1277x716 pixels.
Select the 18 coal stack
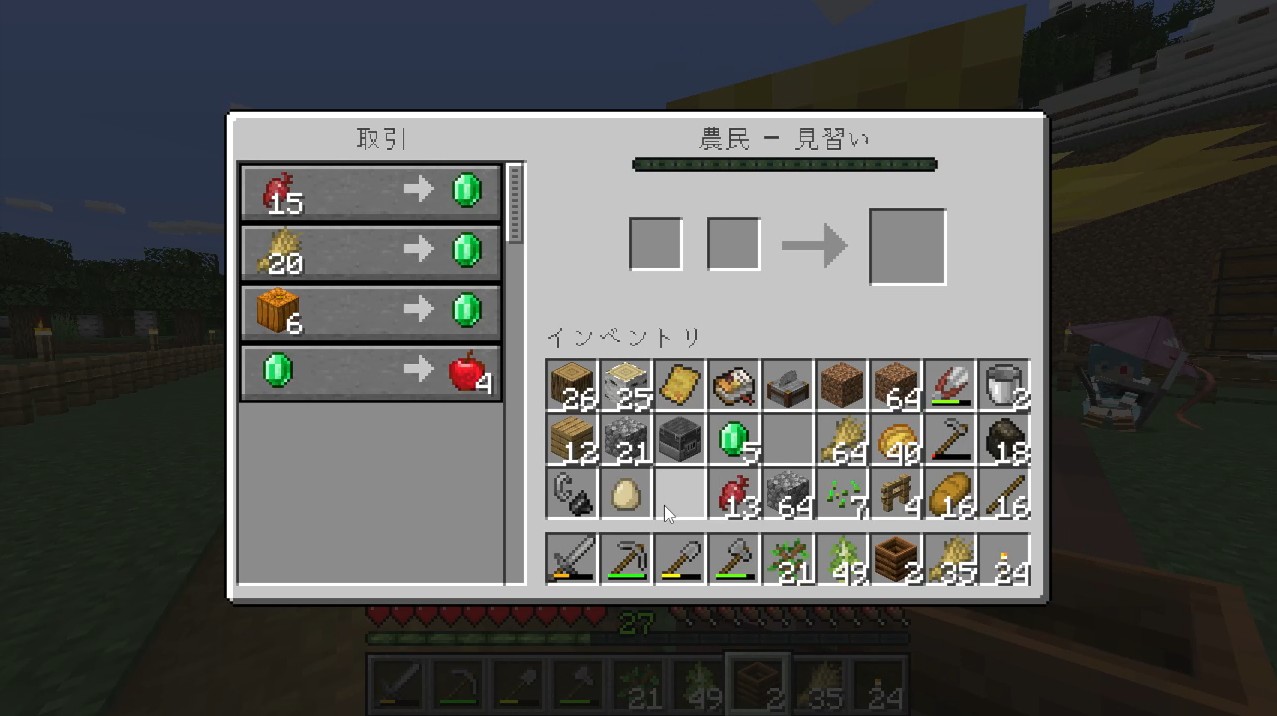1004,439
